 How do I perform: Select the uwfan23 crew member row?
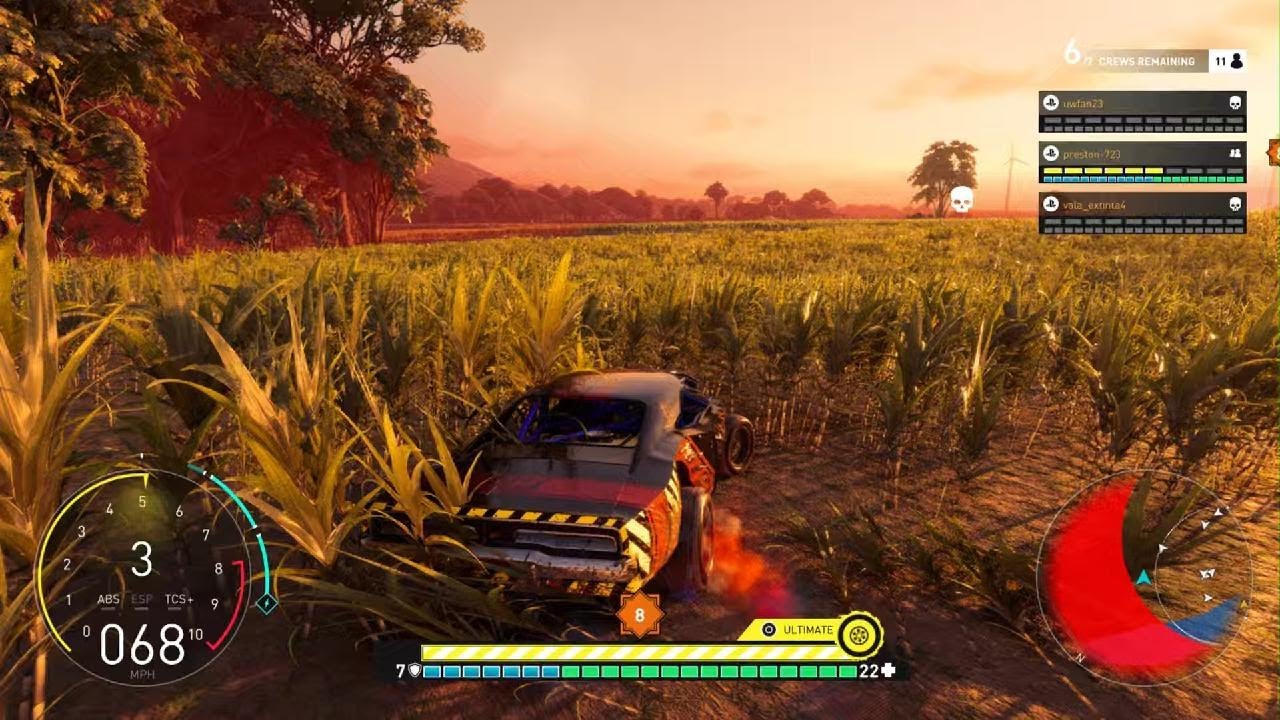(1142, 111)
